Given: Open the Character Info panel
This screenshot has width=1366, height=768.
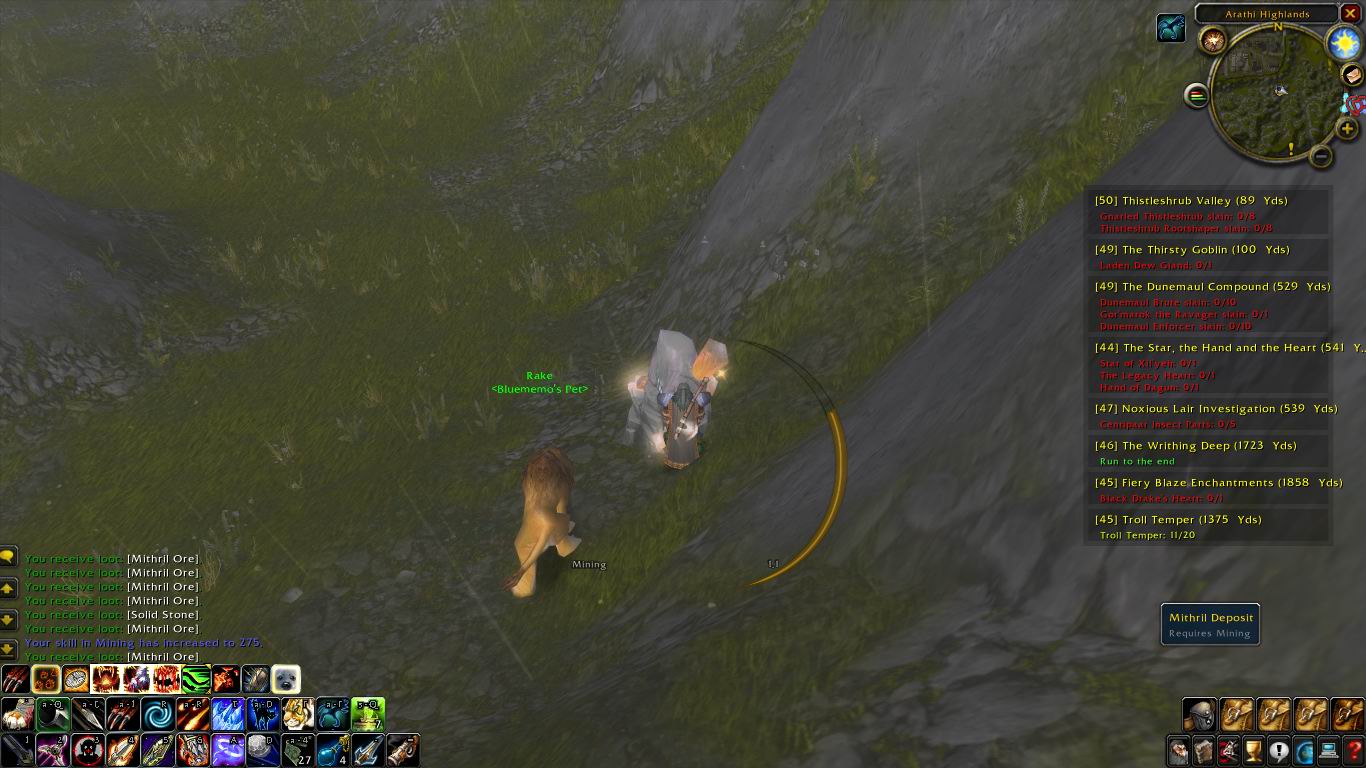Looking at the screenshot, I should 1177,750.
